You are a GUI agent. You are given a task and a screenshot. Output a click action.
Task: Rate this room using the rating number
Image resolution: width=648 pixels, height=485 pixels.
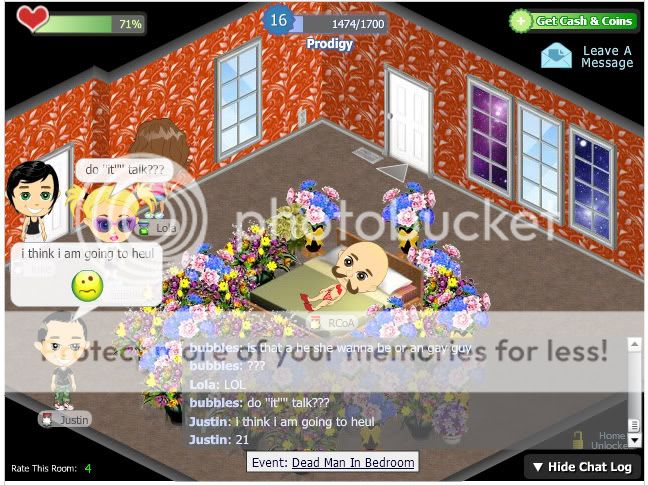coord(88,468)
